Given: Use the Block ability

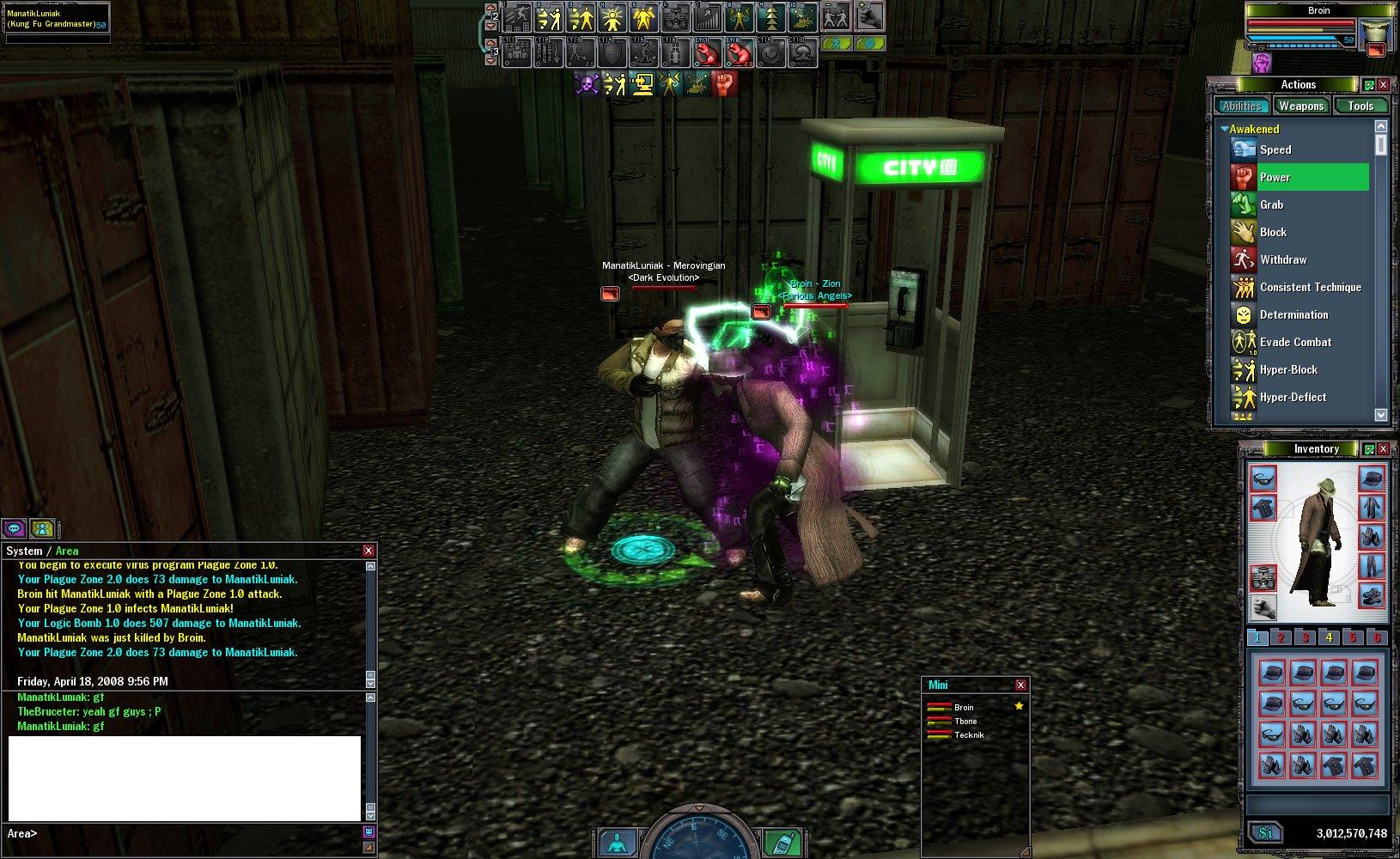Looking at the screenshot, I should tap(1273, 232).
